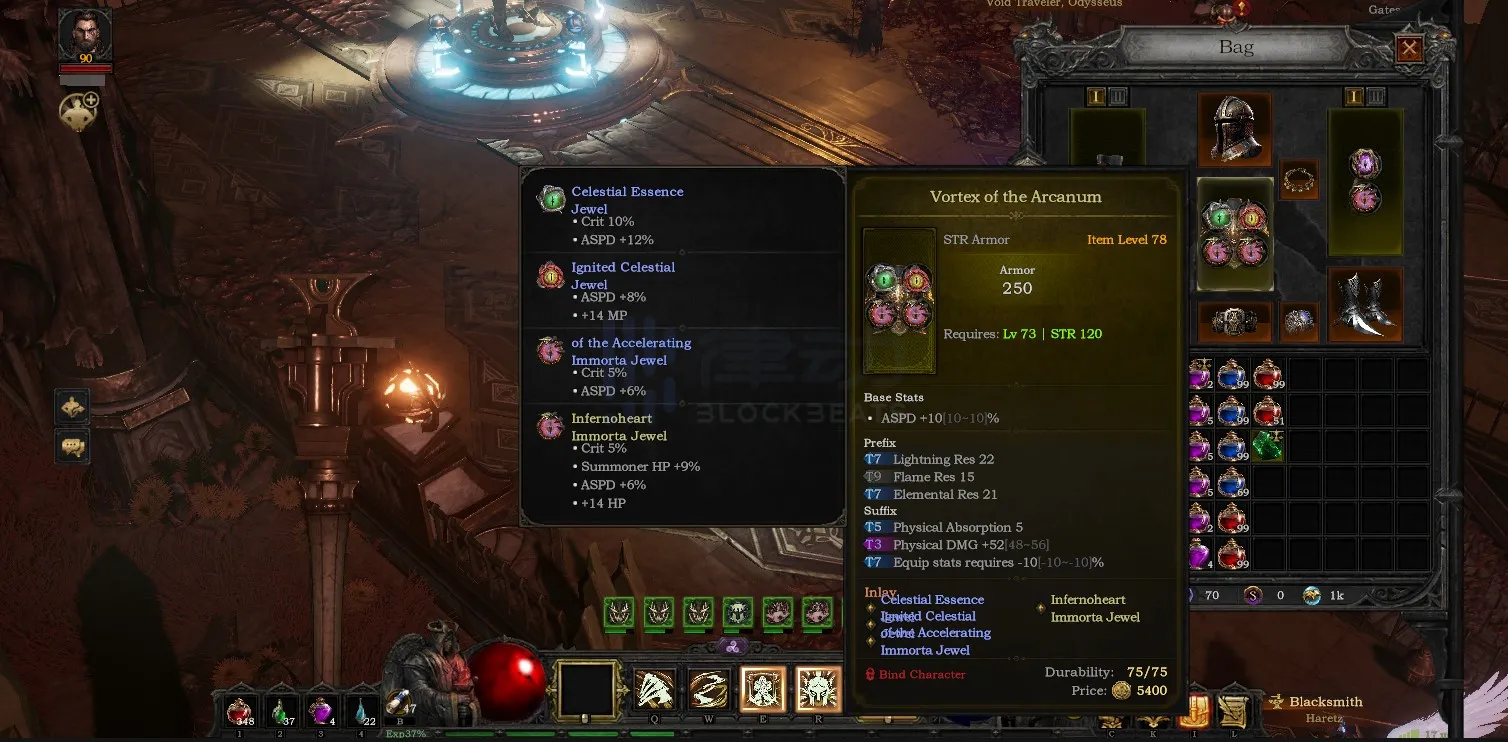Activate the claw slash skill
This screenshot has width=1508, height=742.
[x=654, y=690]
